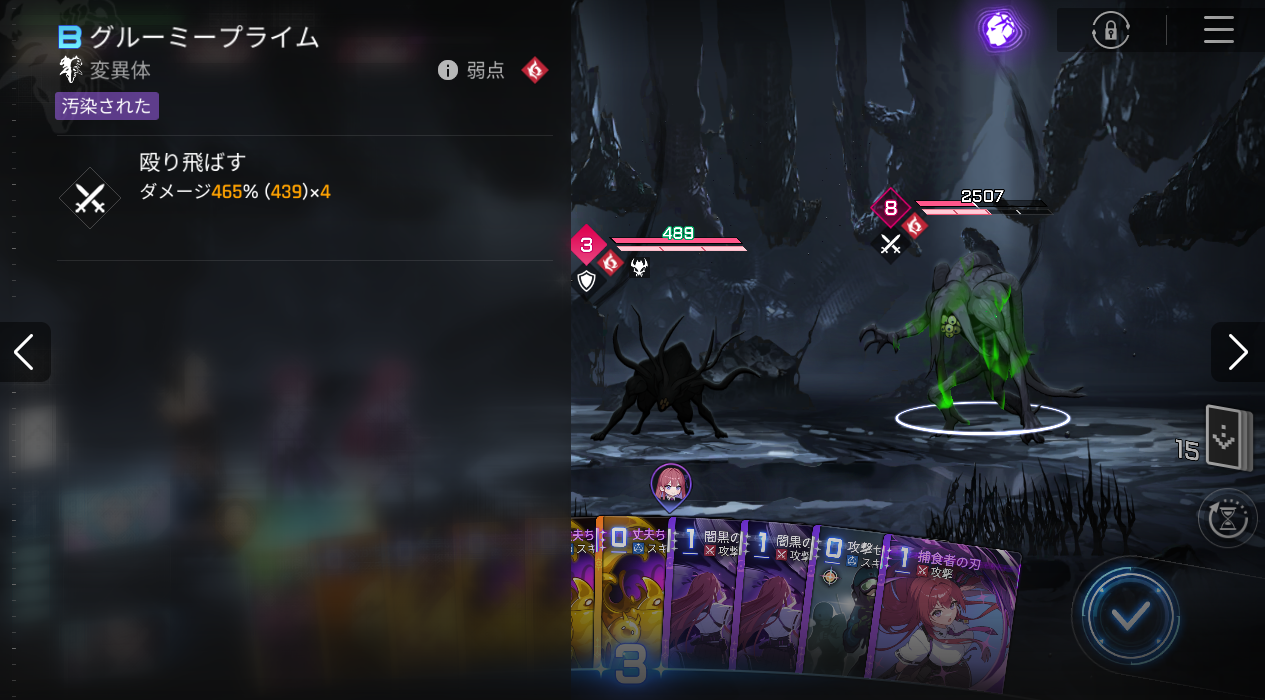
Task: Click the hourglass turn history icon
Action: point(1228,518)
